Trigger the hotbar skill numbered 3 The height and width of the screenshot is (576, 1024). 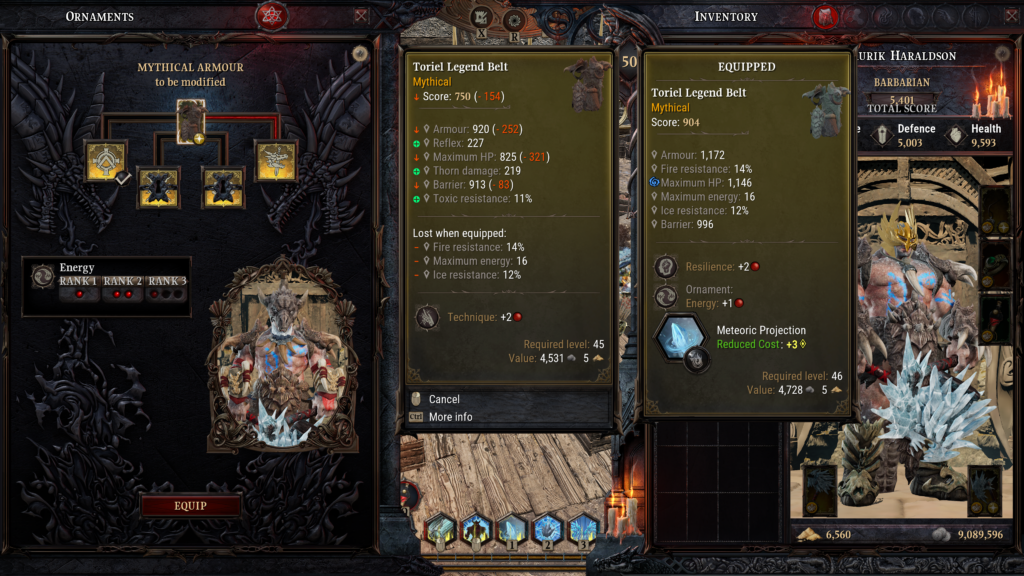[x=583, y=530]
